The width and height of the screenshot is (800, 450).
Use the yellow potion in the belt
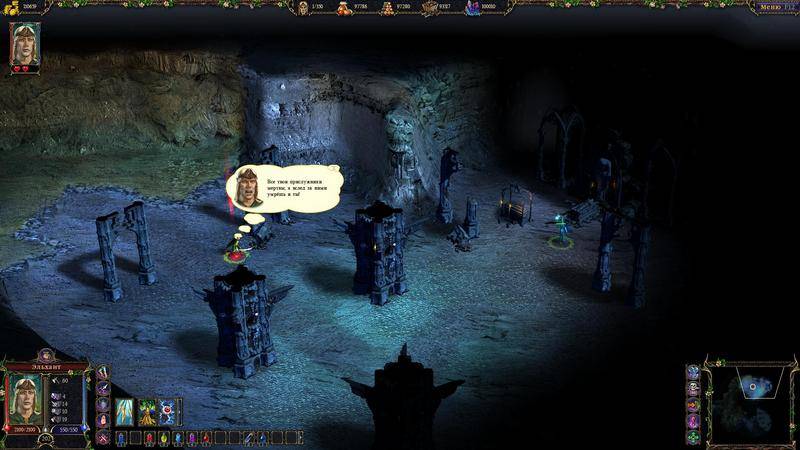click(x=164, y=438)
